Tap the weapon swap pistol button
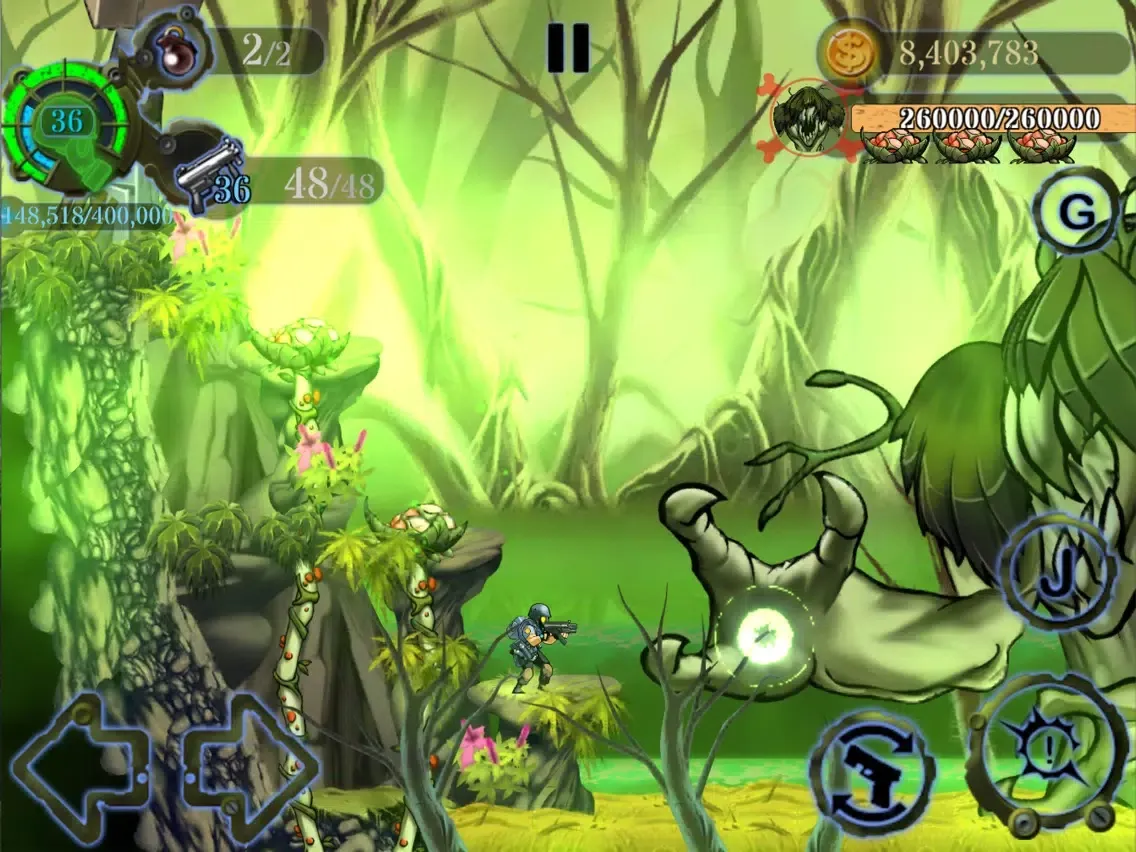Viewport: 1136px width, 852px height. tap(871, 773)
